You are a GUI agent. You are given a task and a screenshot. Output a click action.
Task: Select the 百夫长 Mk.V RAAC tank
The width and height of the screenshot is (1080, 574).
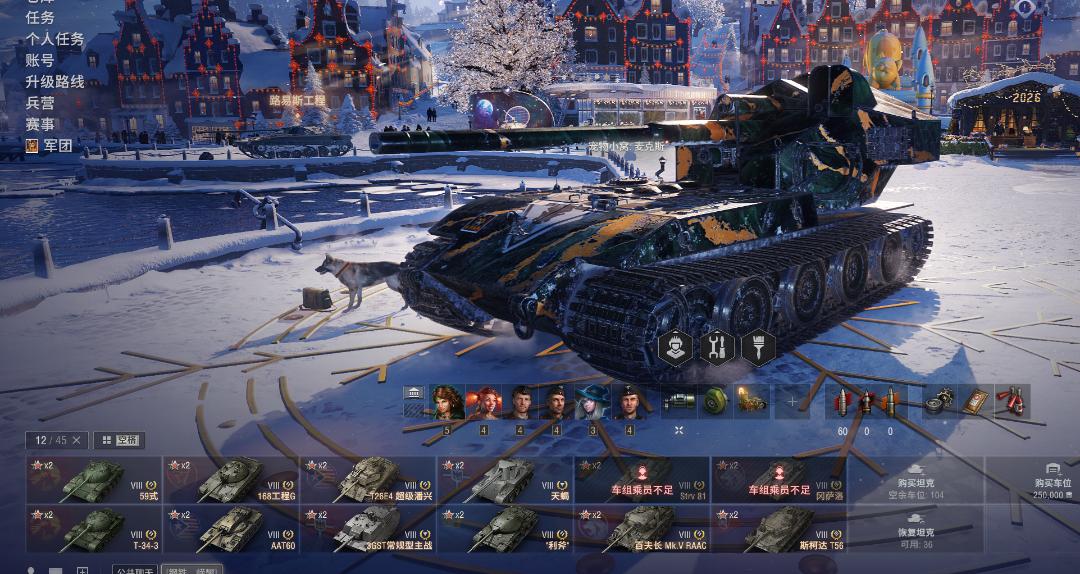pyautogui.click(x=641, y=529)
